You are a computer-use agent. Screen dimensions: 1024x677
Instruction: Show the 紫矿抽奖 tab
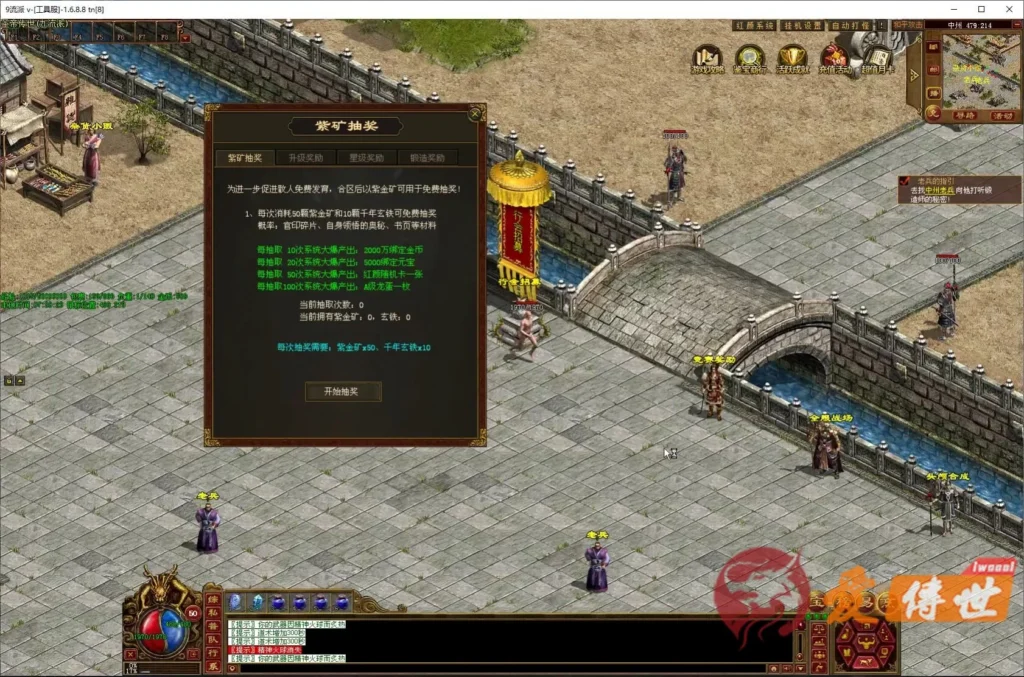click(x=244, y=158)
